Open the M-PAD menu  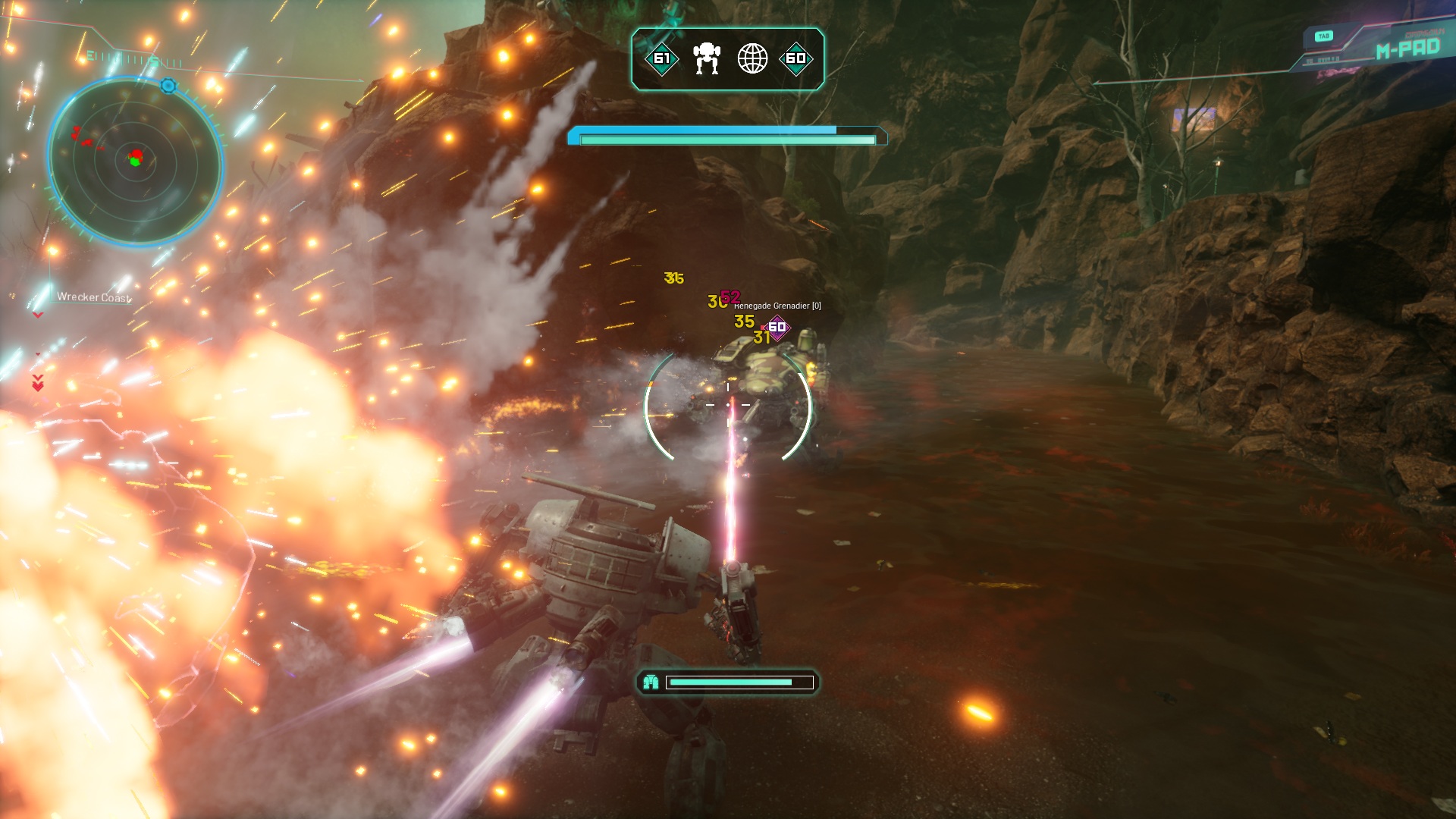1407,49
